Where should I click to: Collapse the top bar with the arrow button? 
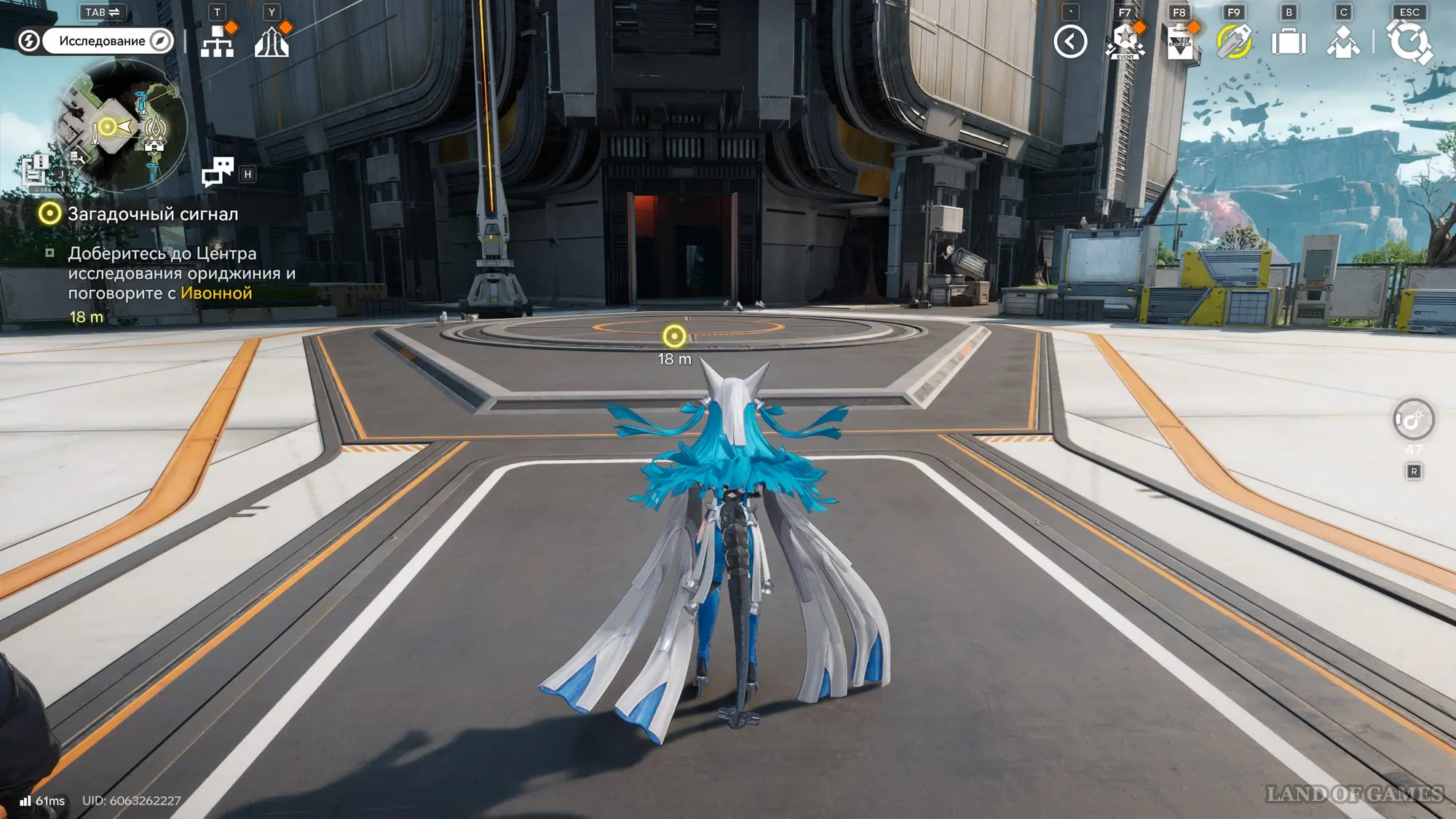1070,41
